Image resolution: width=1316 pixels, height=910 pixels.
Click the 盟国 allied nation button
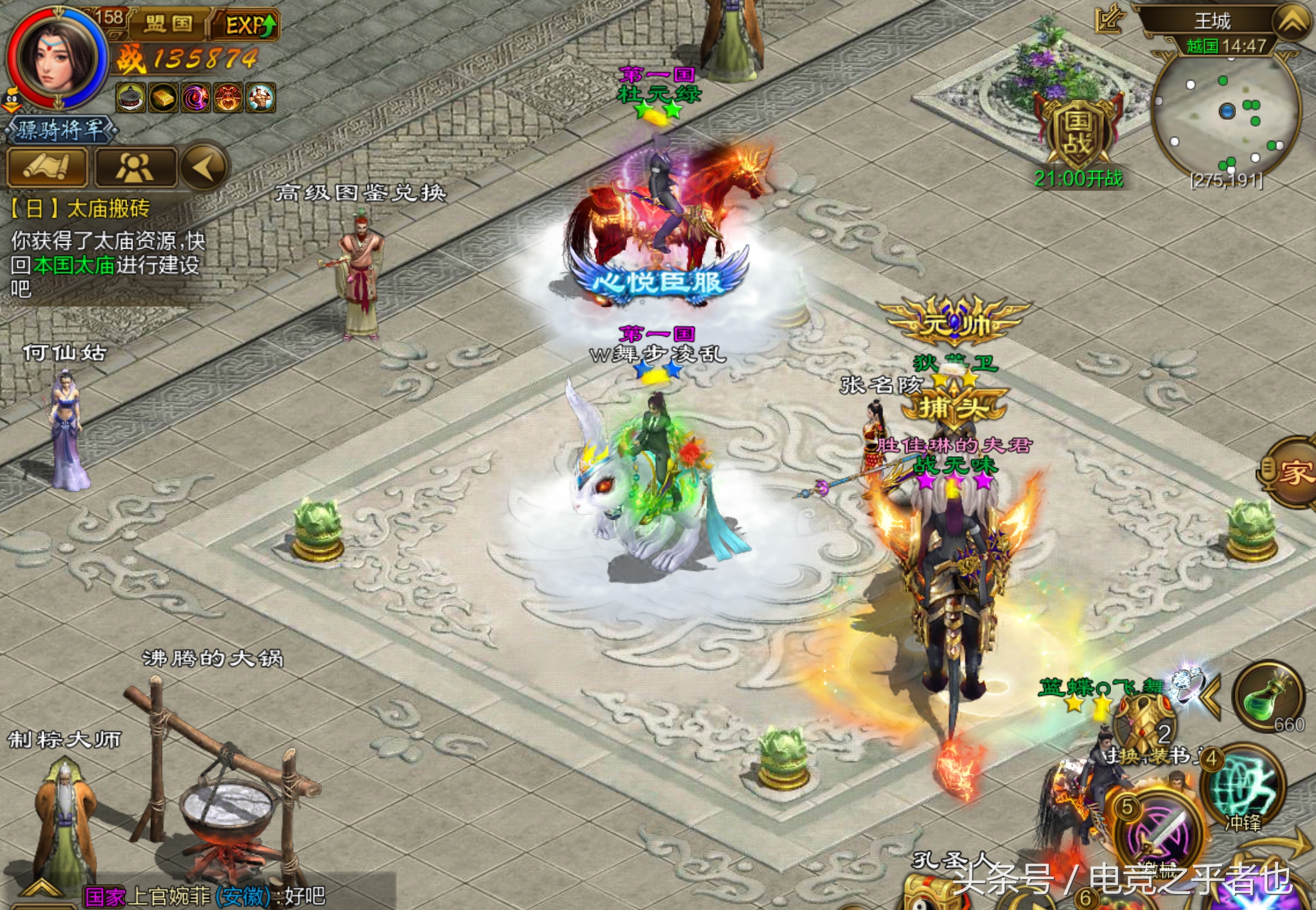pyautogui.click(x=169, y=24)
